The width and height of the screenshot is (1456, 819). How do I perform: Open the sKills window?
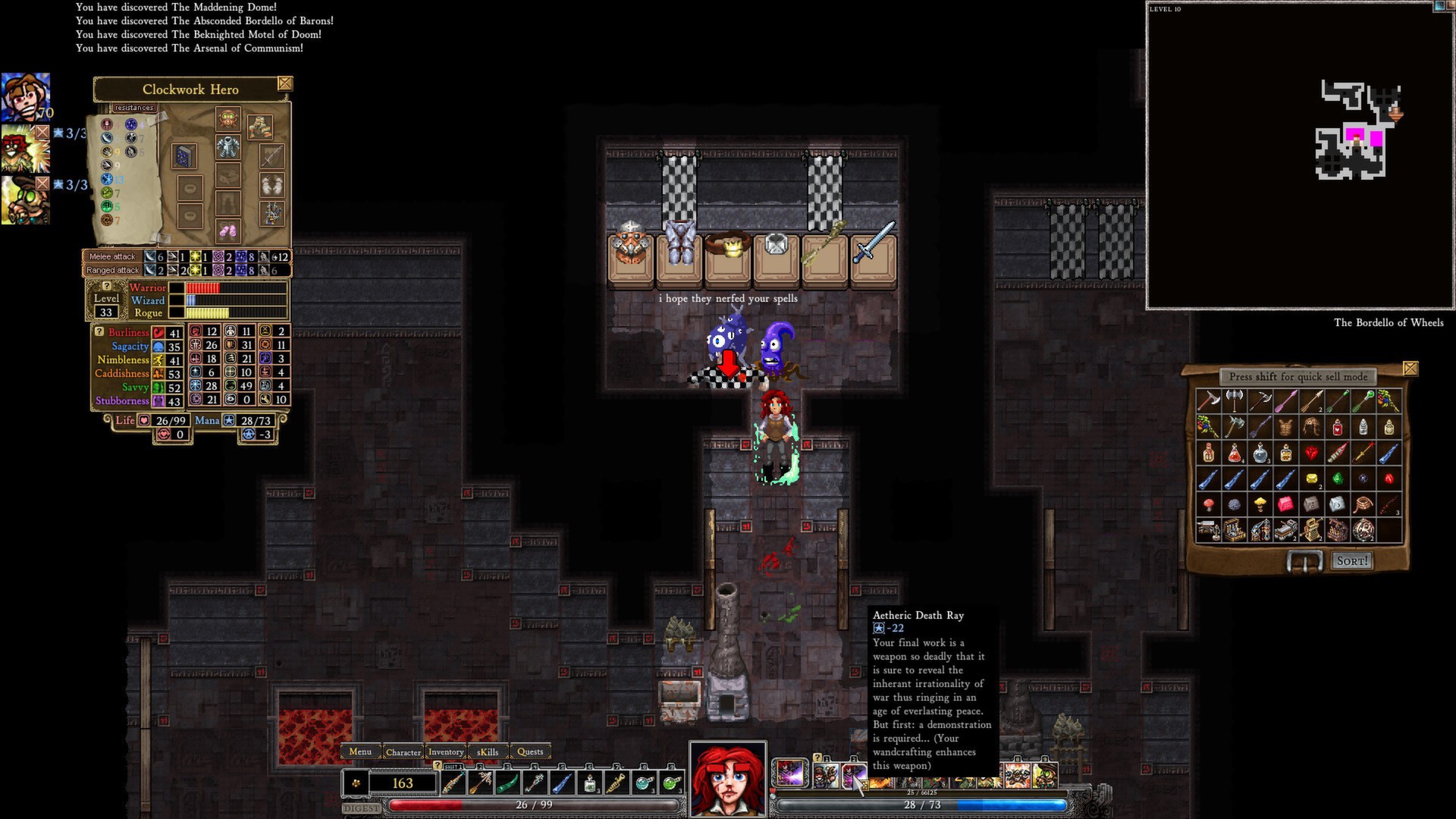487,752
